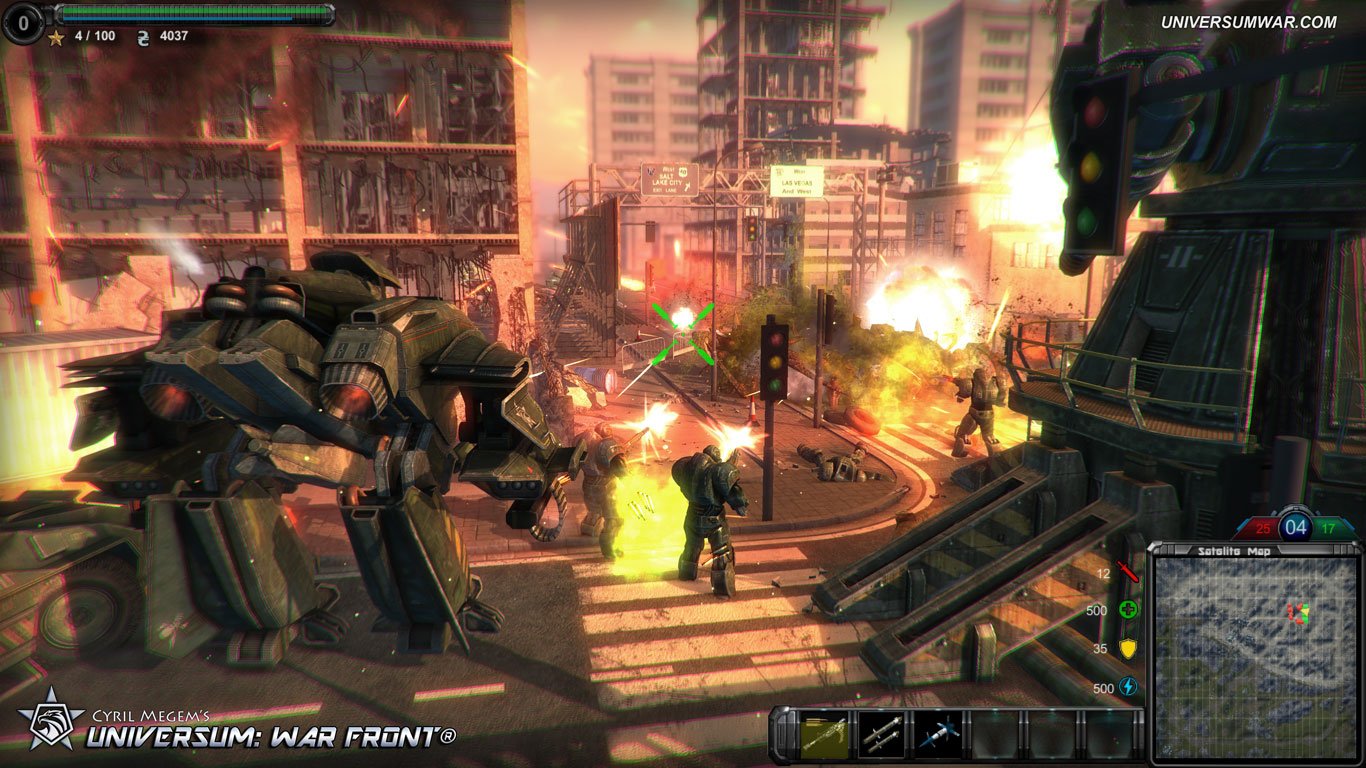Click the Satelite Map title tab
This screenshot has height=768, width=1366.
(x=1232, y=548)
